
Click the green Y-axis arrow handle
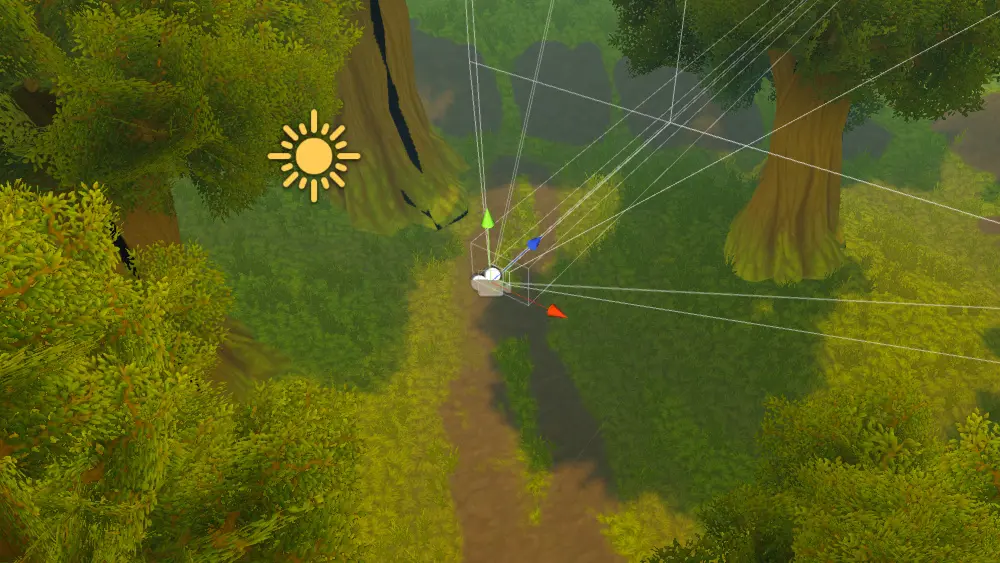[487, 218]
